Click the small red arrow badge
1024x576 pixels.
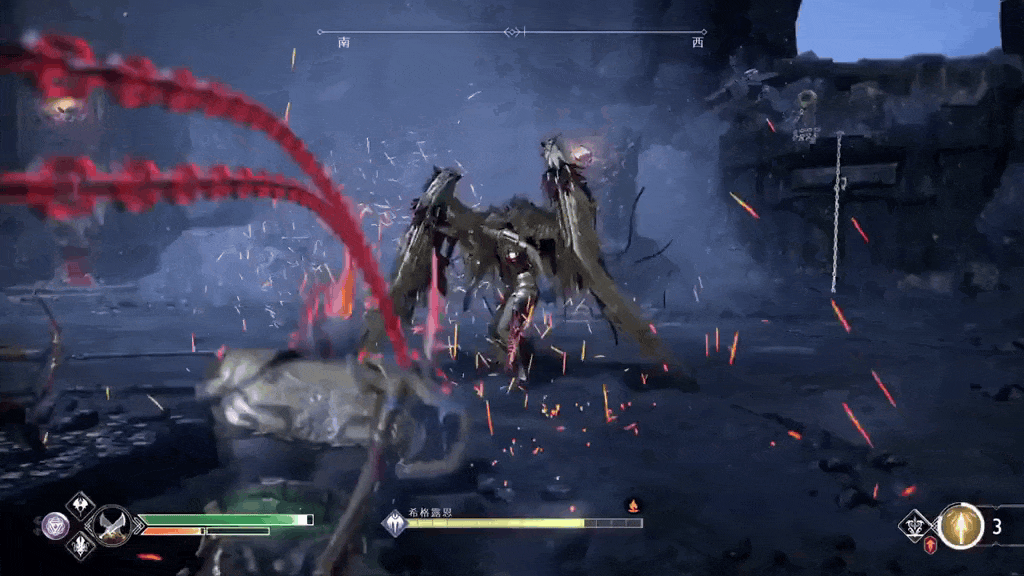(929, 543)
